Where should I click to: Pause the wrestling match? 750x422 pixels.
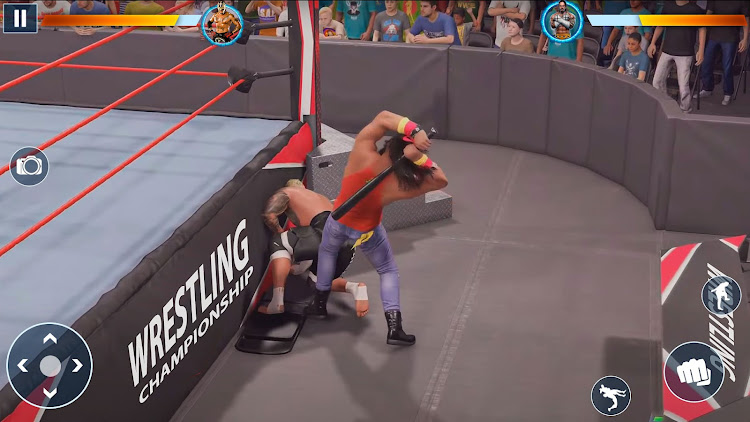click(19, 17)
